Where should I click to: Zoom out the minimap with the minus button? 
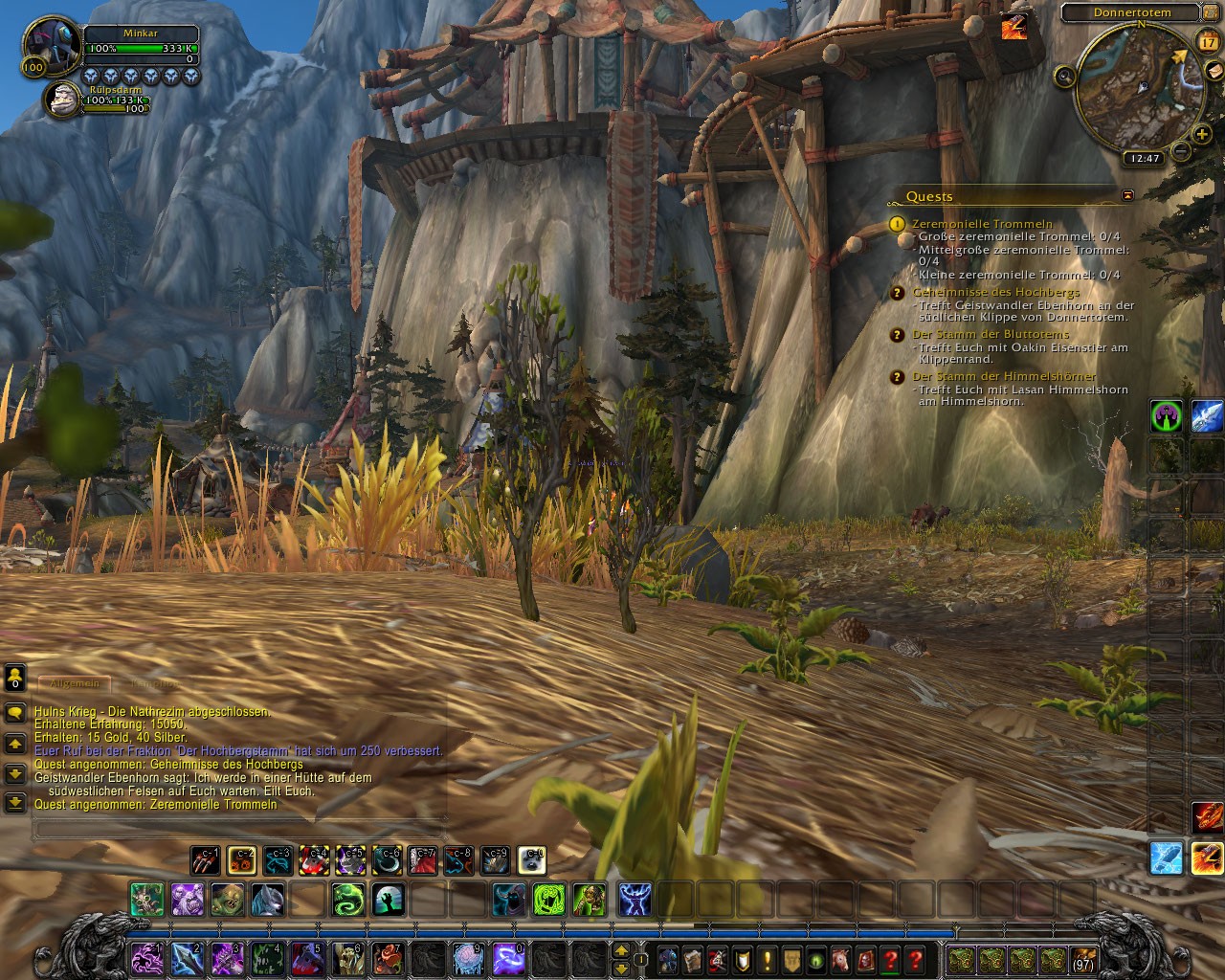point(1181,150)
